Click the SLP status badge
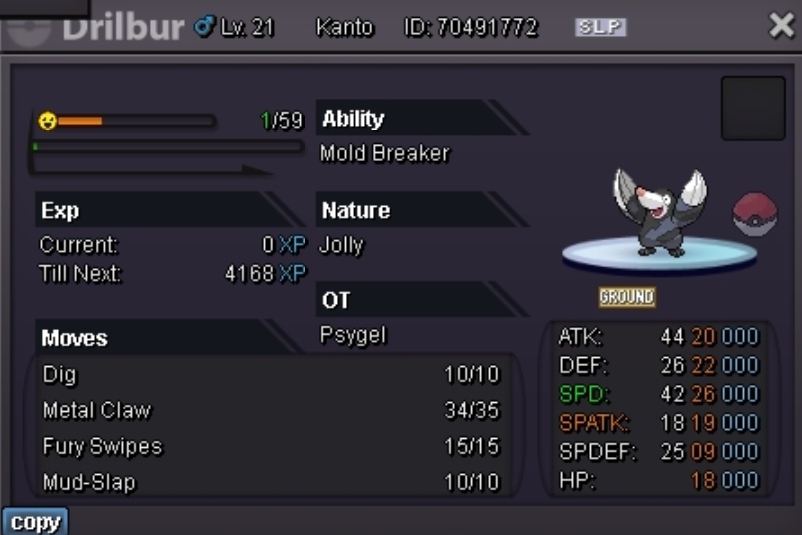This screenshot has height=535, width=802. 600,28
